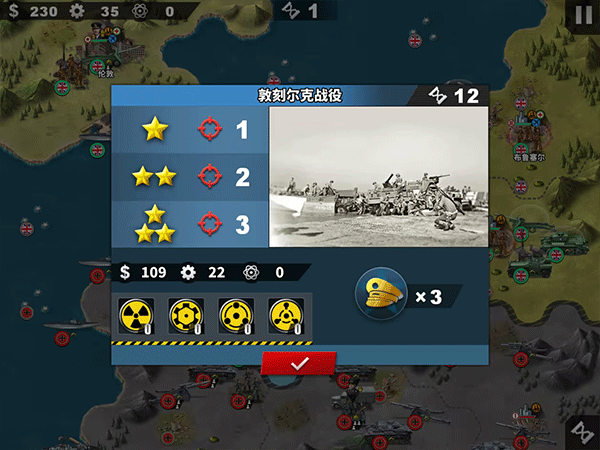The height and width of the screenshot is (450, 600).
Task: Choose the three-star objective row
Action: (x=190, y=223)
